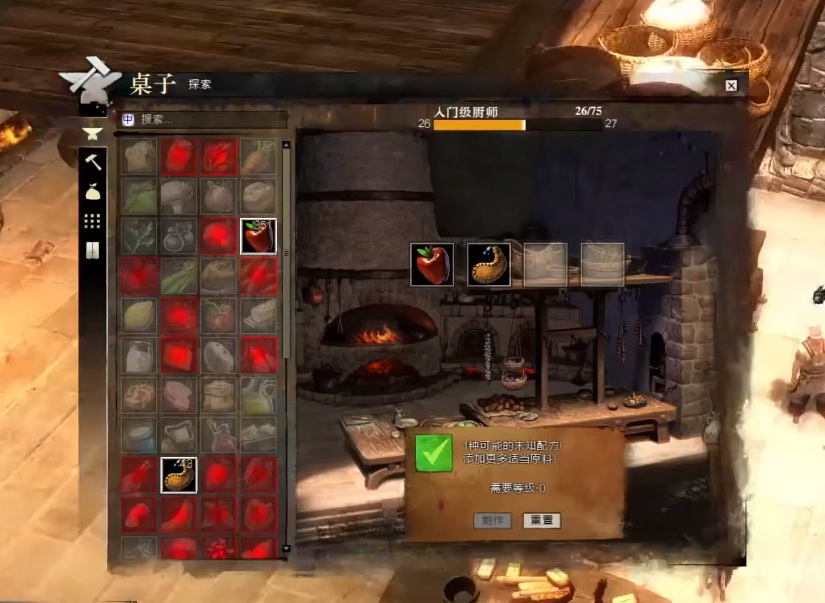The width and height of the screenshot is (825, 603).
Task: Open the anvil discovery tab
Action: 93,132
